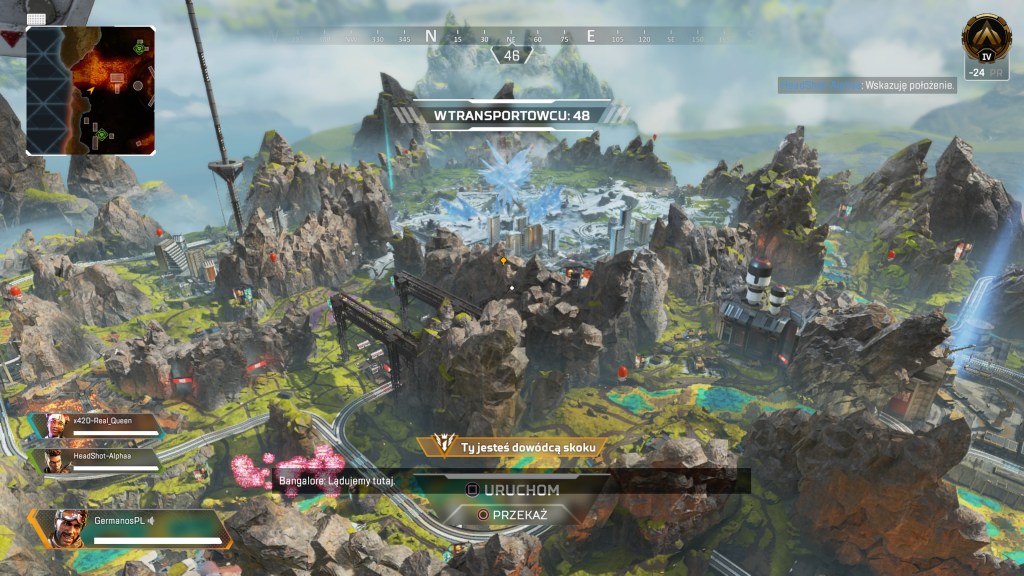1024x576 pixels.
Task: Choose PRZEKAŻ to hand over jumpmaster
Action: click(511, 514)
